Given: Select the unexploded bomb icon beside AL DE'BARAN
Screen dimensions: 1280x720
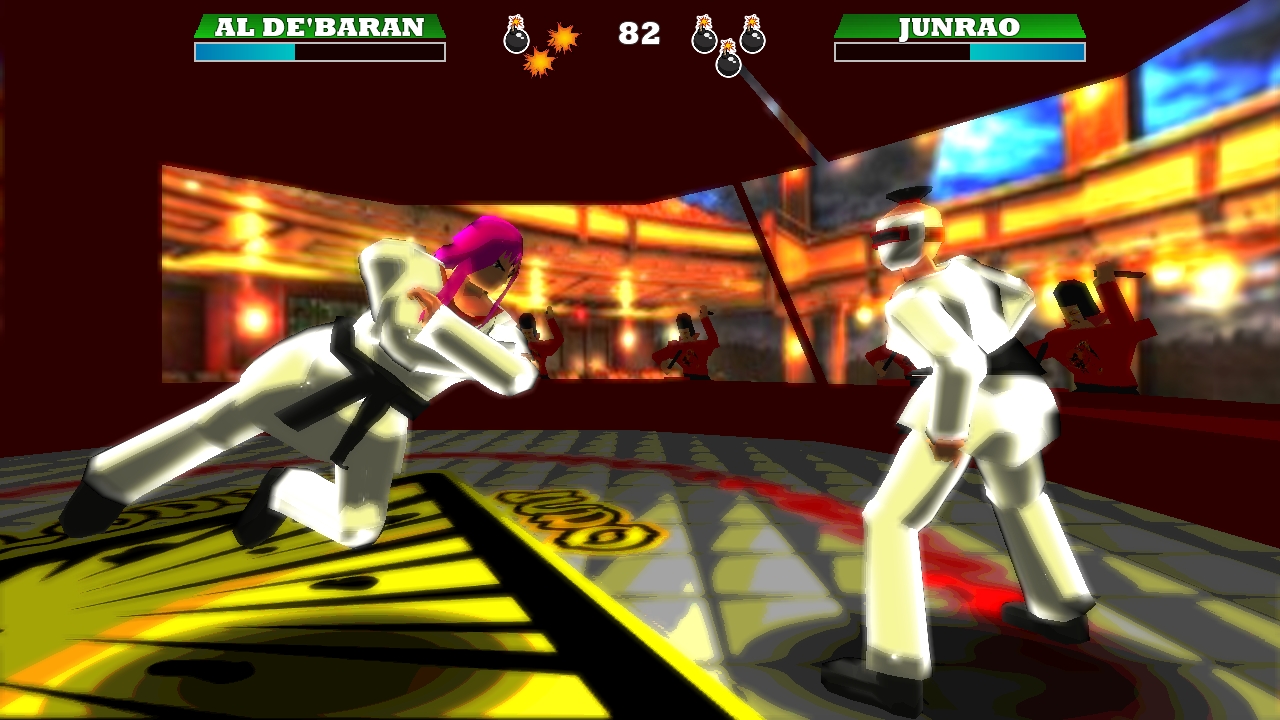Looking at the screenshot, I should (516, 35).
